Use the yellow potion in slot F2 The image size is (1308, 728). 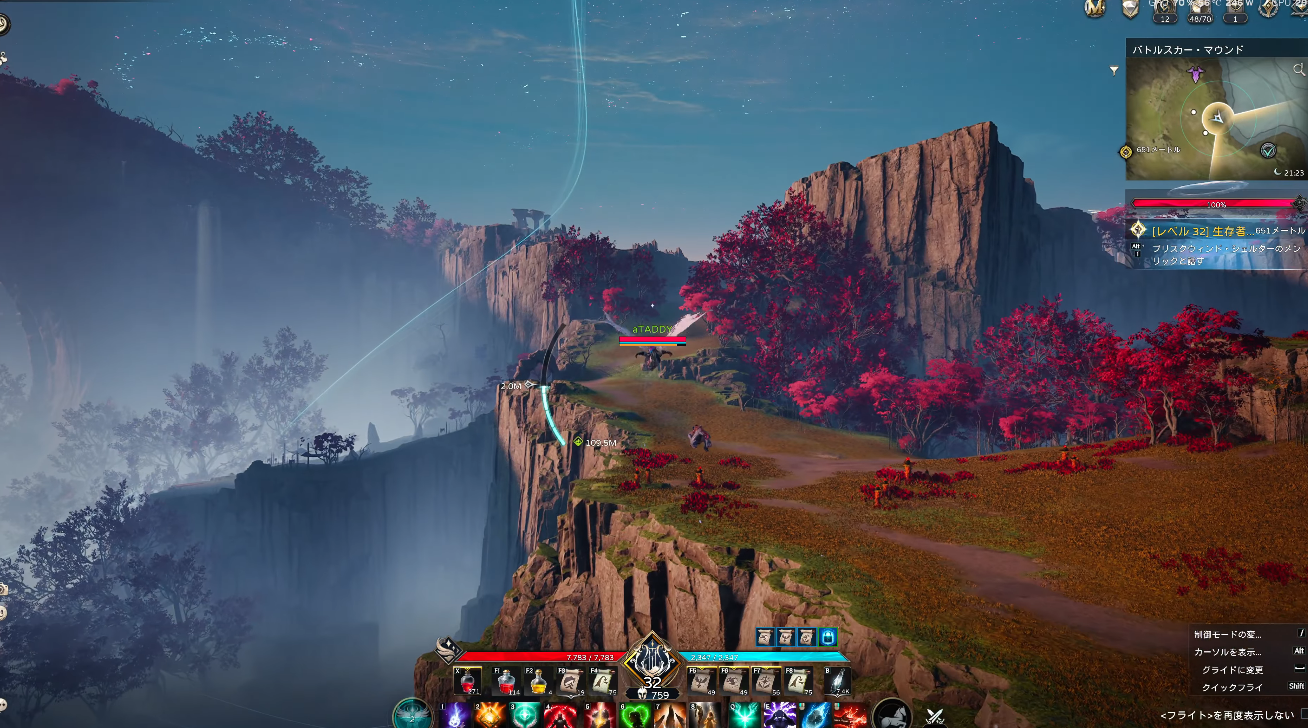click(538, 681)
